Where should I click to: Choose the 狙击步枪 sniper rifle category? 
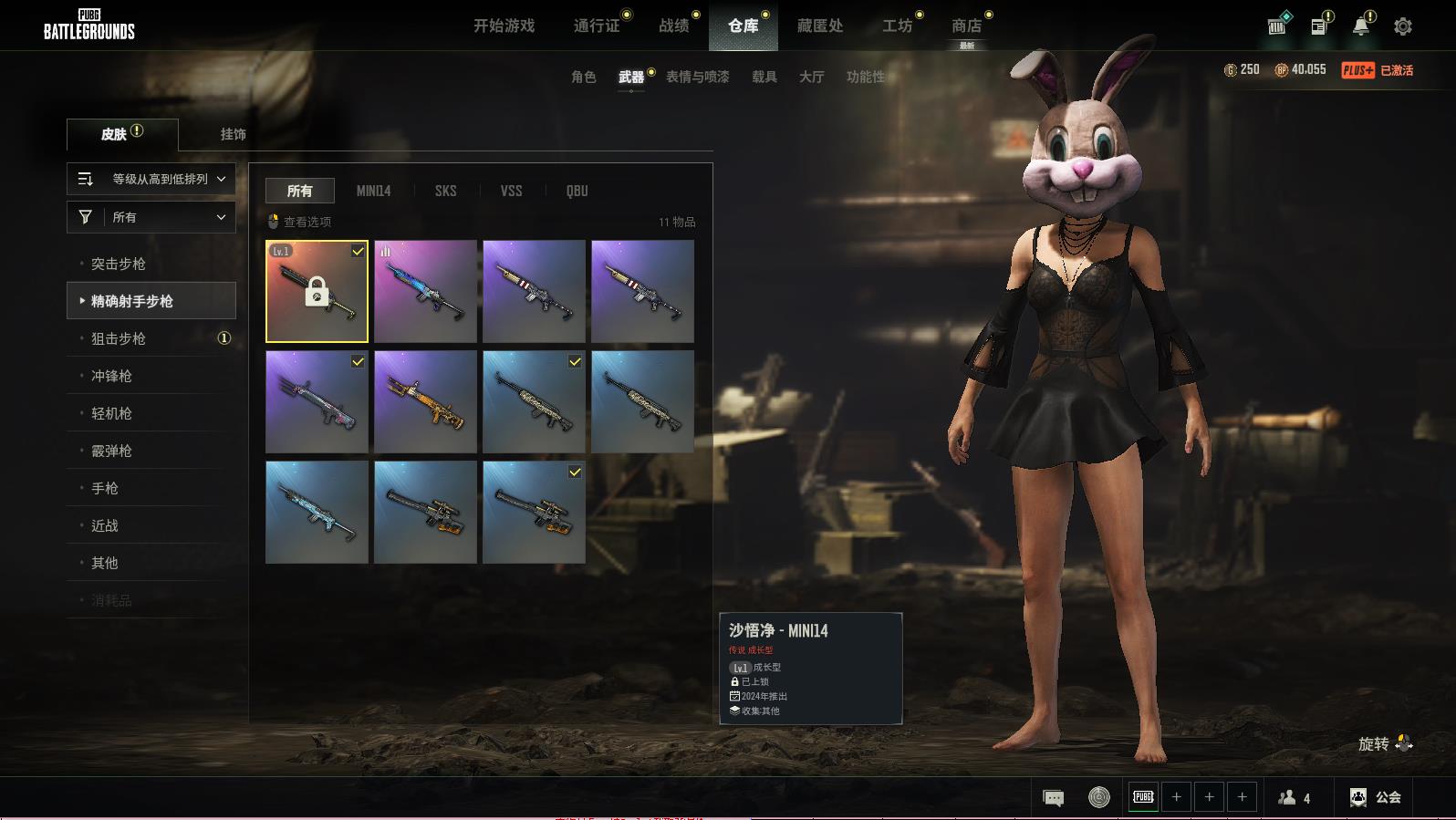(119, 338)
